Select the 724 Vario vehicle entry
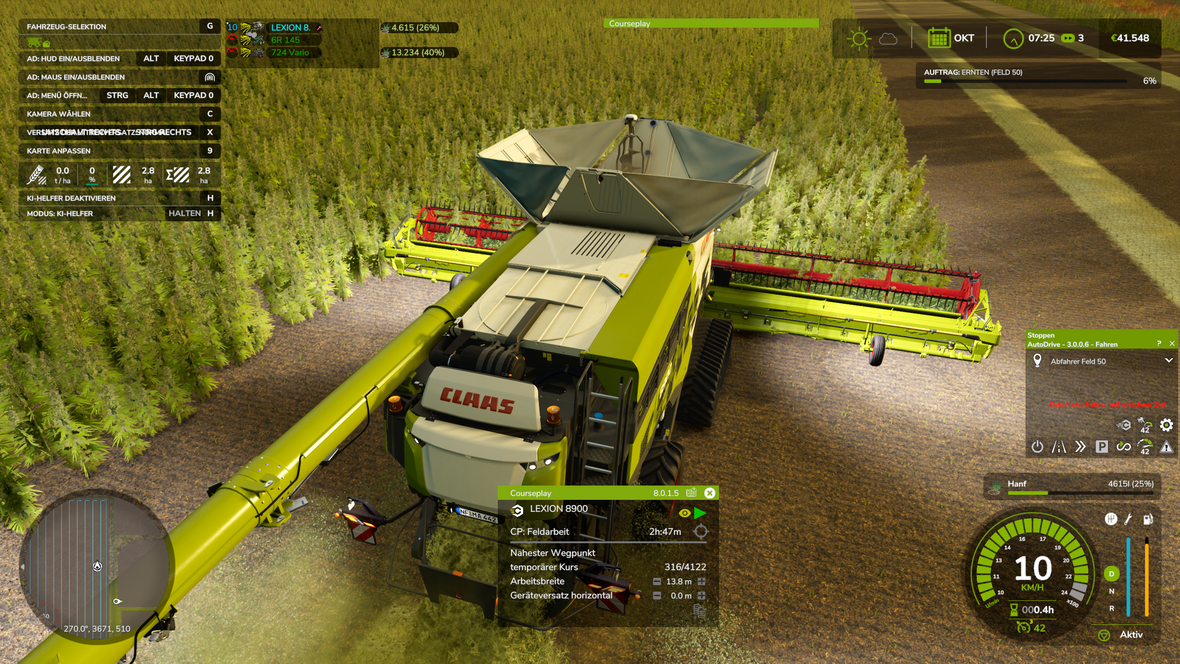The width and height of the screenshot is (1180, 664). (290, 53)
